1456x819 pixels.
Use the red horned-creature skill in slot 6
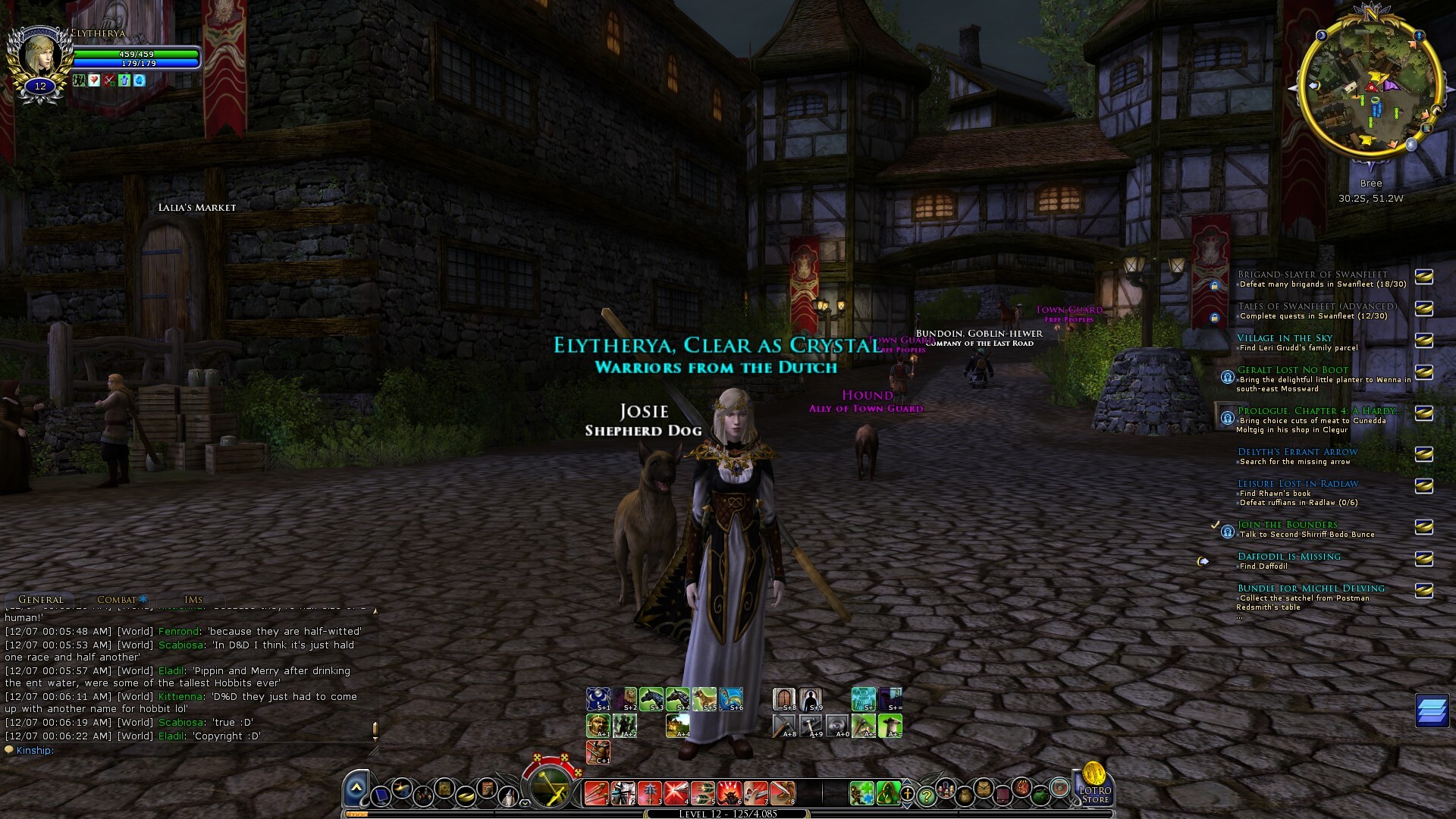(x=730, y=793)
